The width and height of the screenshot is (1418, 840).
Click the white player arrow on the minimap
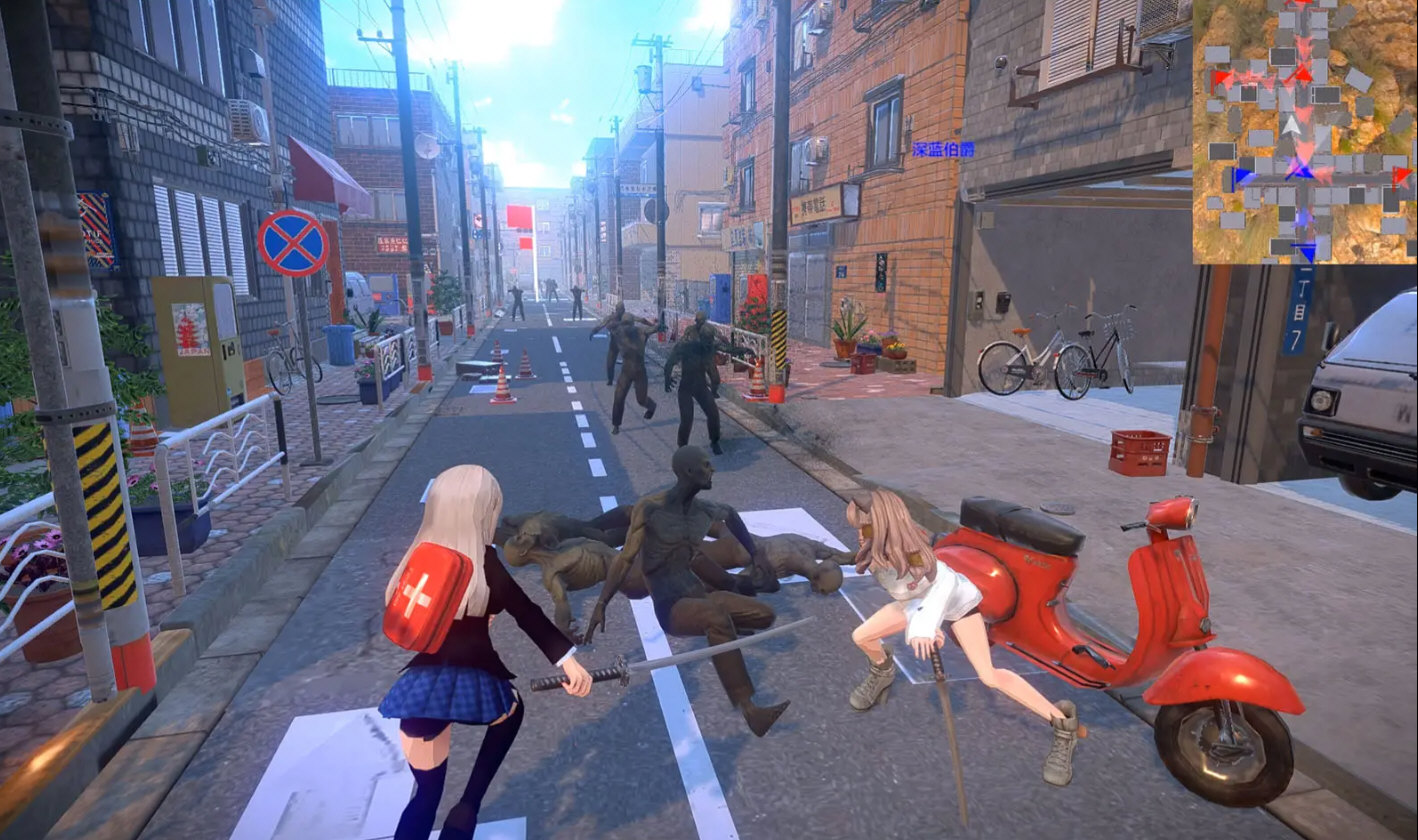coord(1293,125)
